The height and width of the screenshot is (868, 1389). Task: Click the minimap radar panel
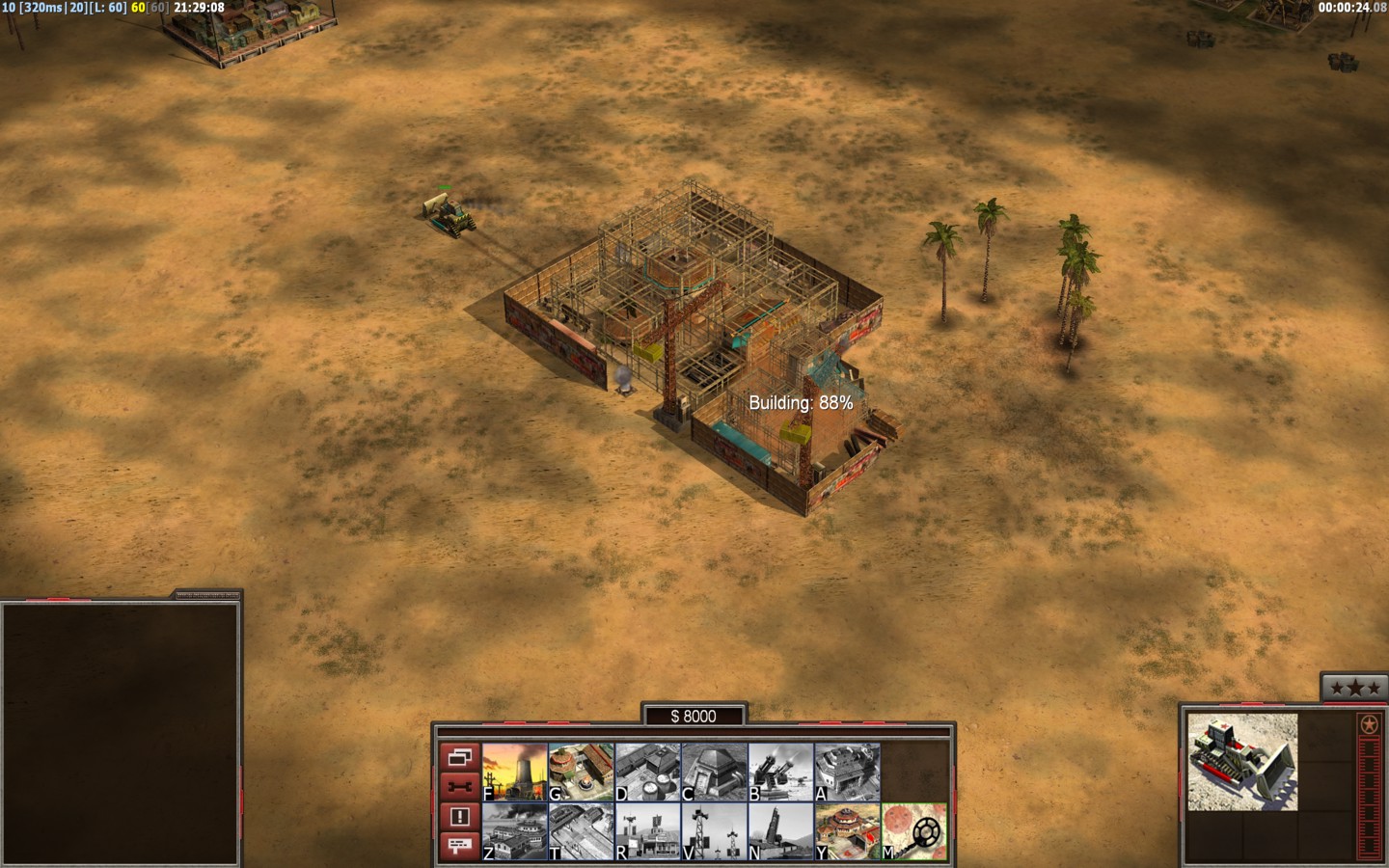pyautogui.click(x=120, y=733)
